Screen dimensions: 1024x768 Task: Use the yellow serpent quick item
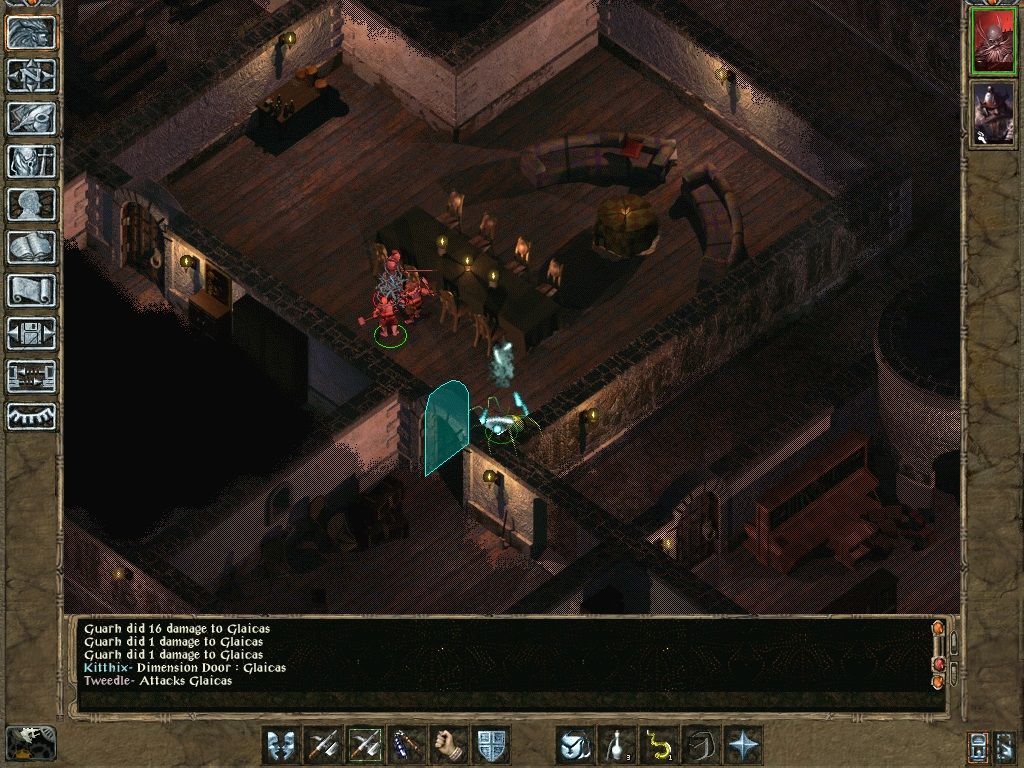coord(659,745)
